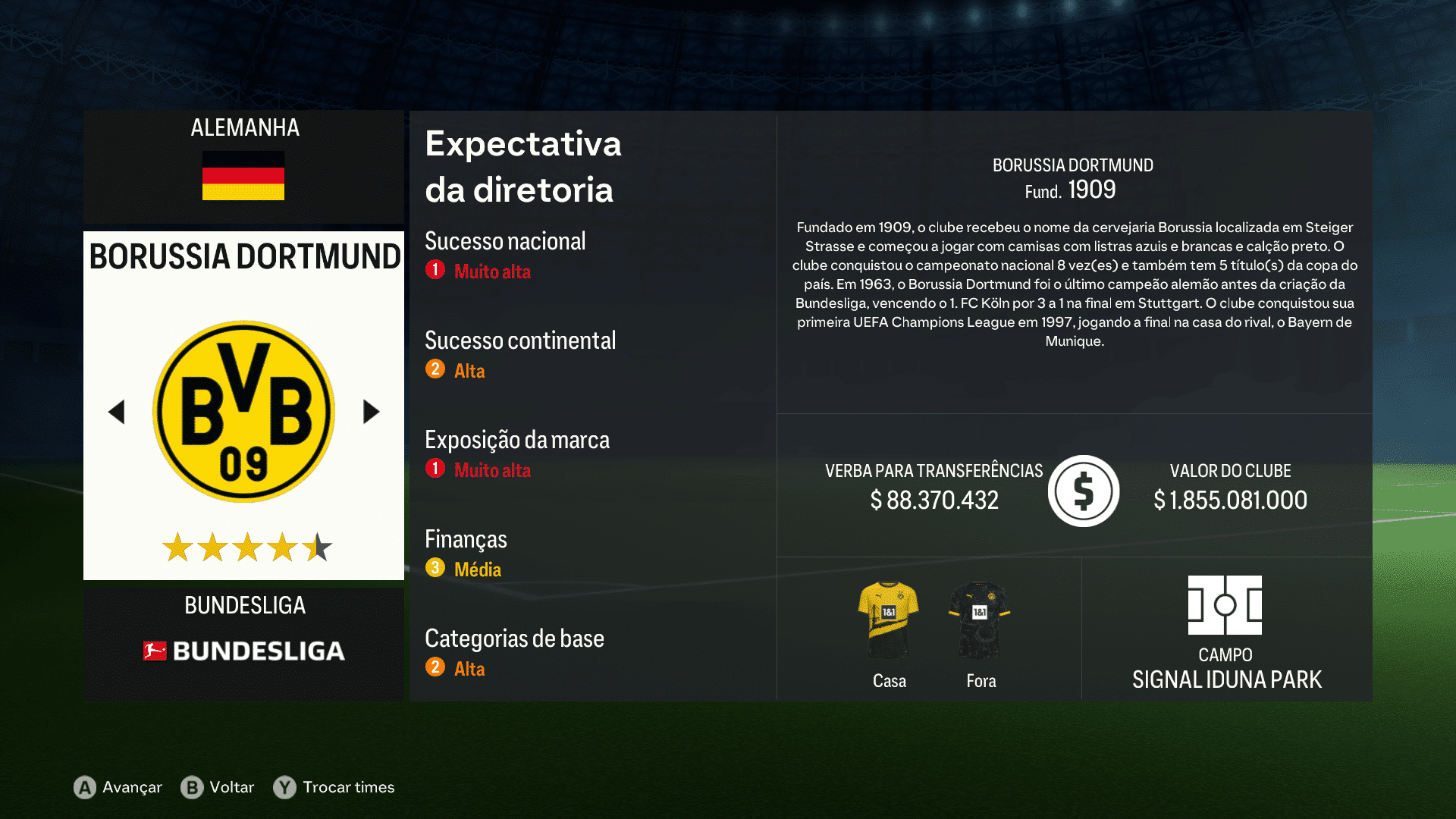
Task: Click Trocar times to swap teams
Action: (348, 787)
